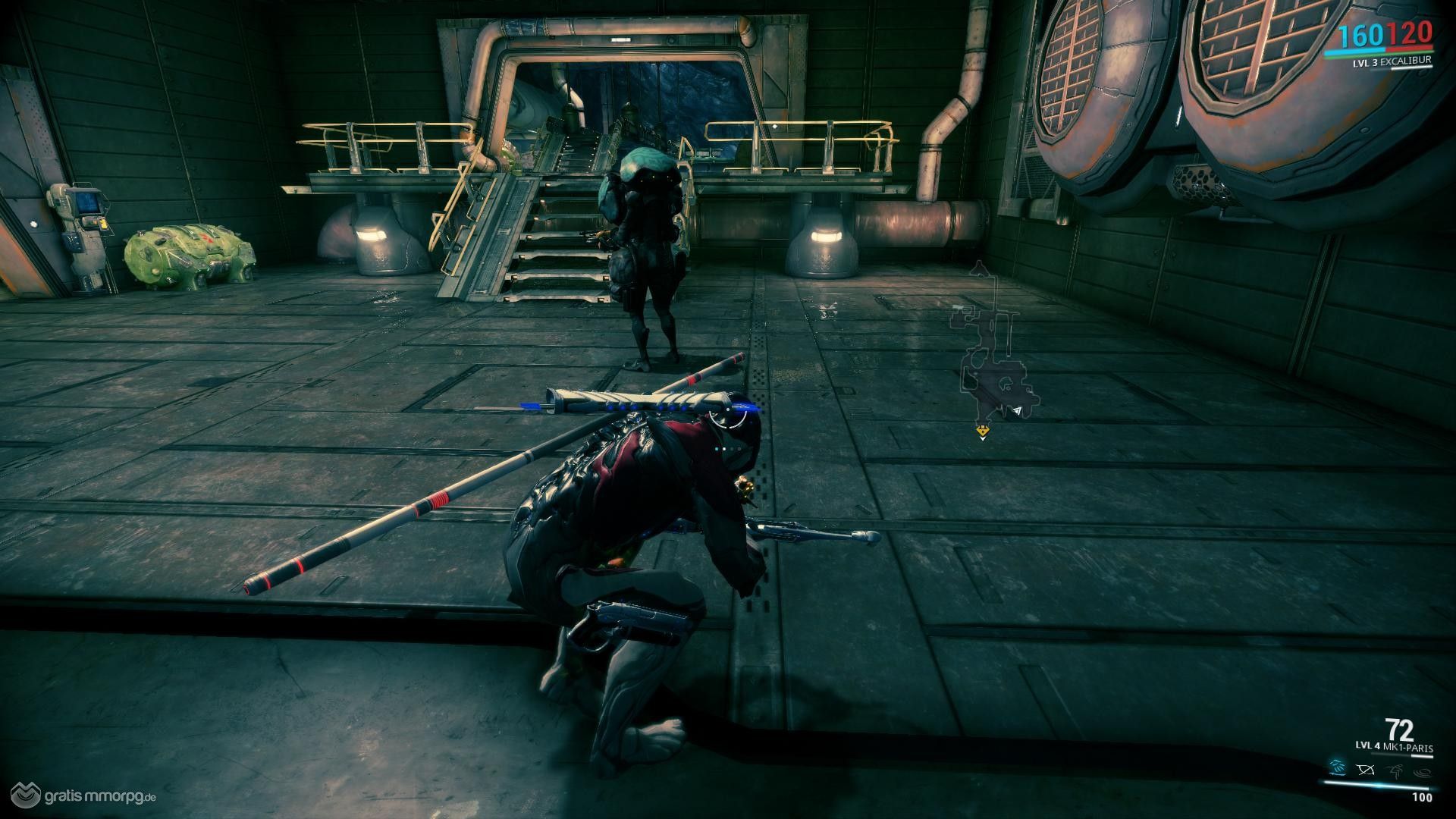
Task: Select the yellow objective marker on the map
Action: tap(983, 431)
